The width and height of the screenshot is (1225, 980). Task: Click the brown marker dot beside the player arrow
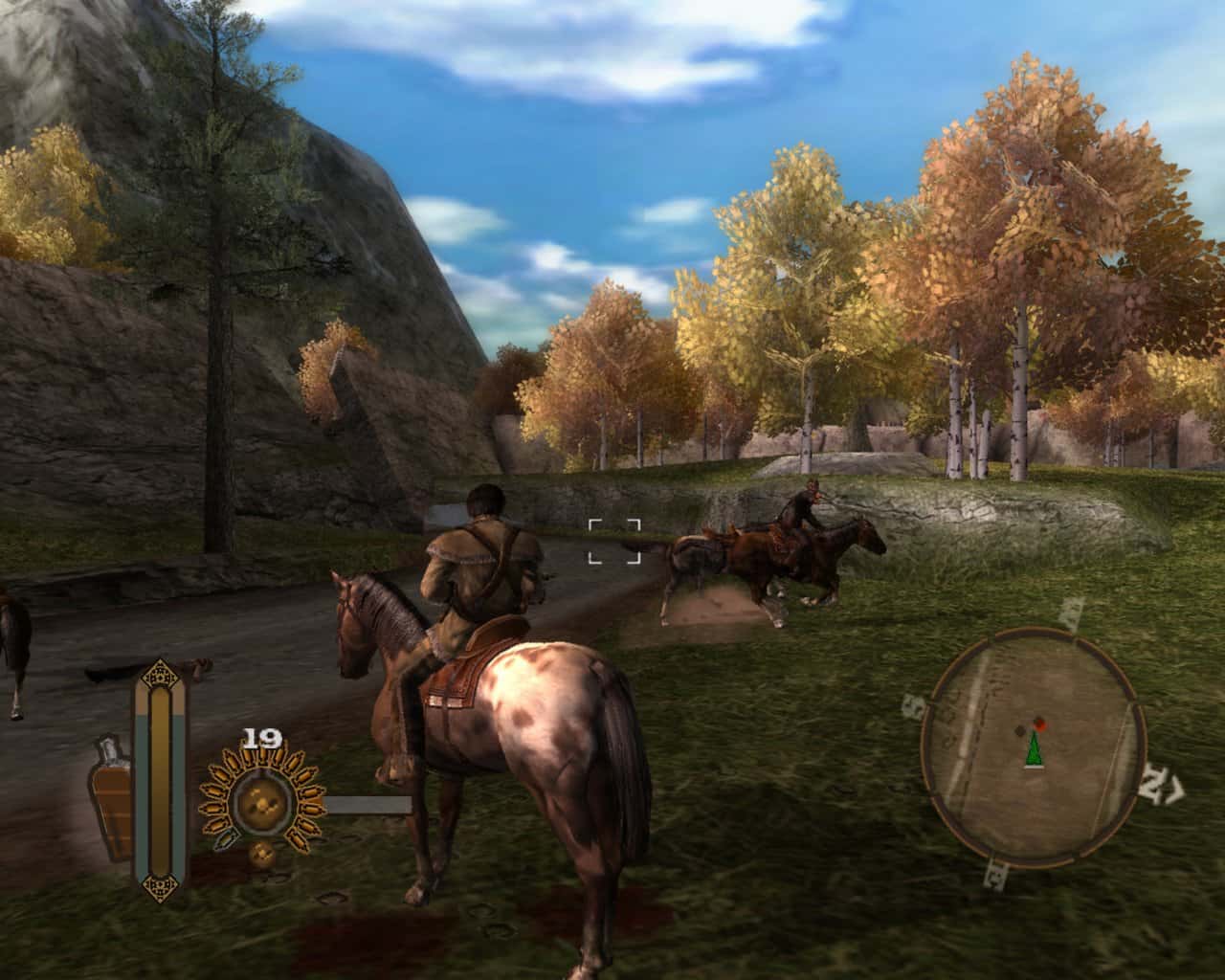(x=1020, y=730)
